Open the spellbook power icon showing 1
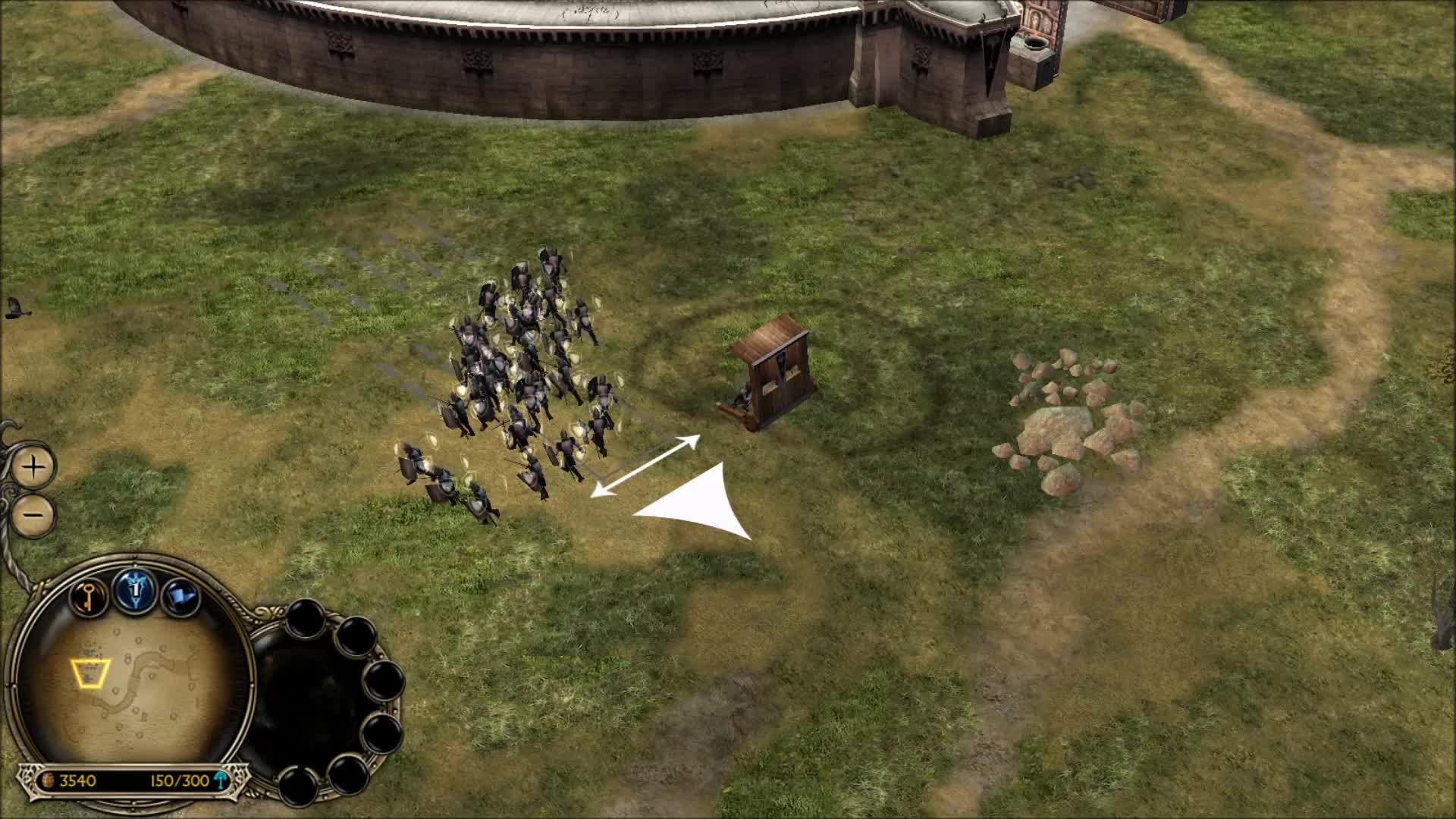The height and width of the screenshot is (819, 1456). 134,591
